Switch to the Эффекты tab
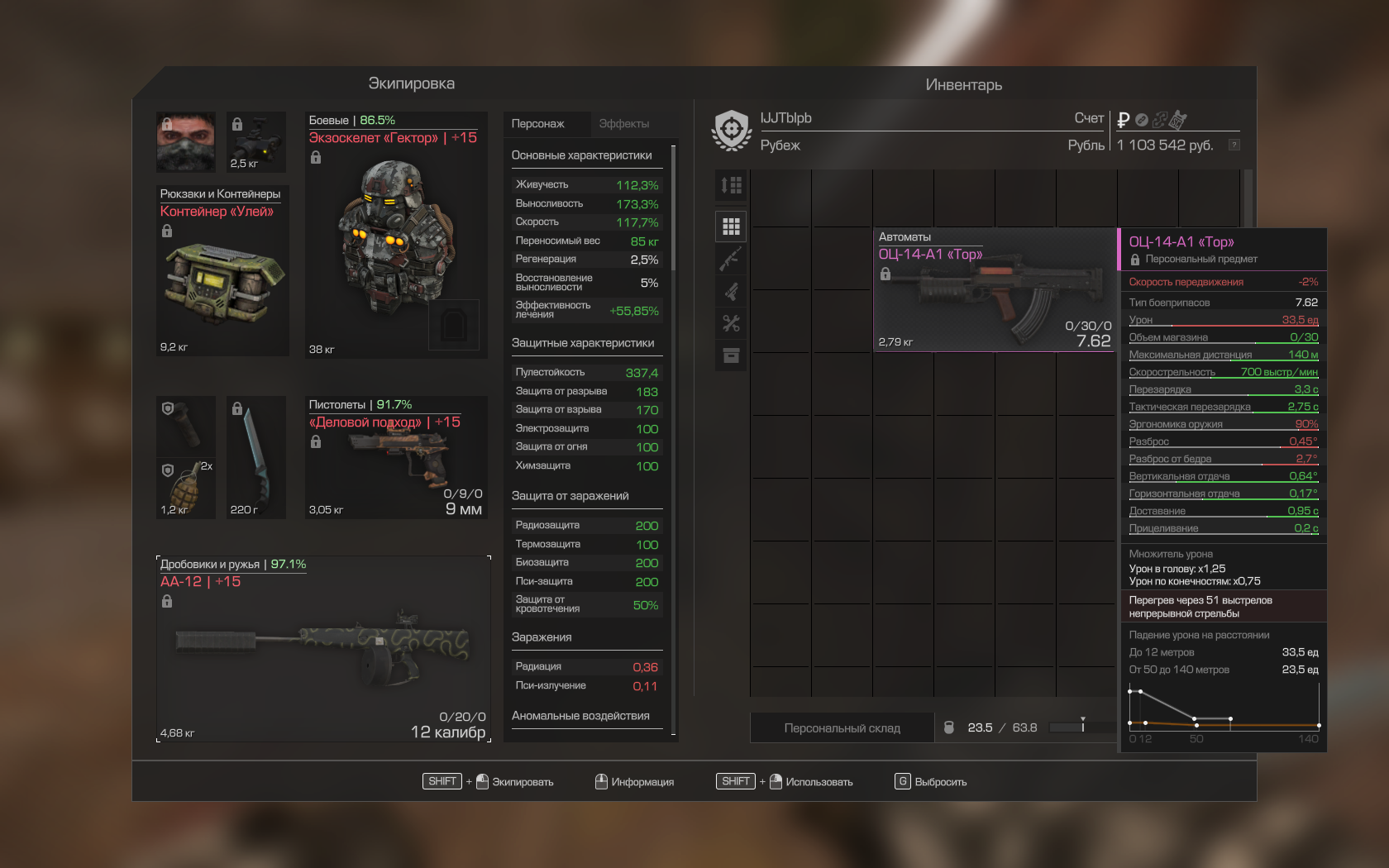The height and width of the screenshot is (868, 1389). (624, 124)
